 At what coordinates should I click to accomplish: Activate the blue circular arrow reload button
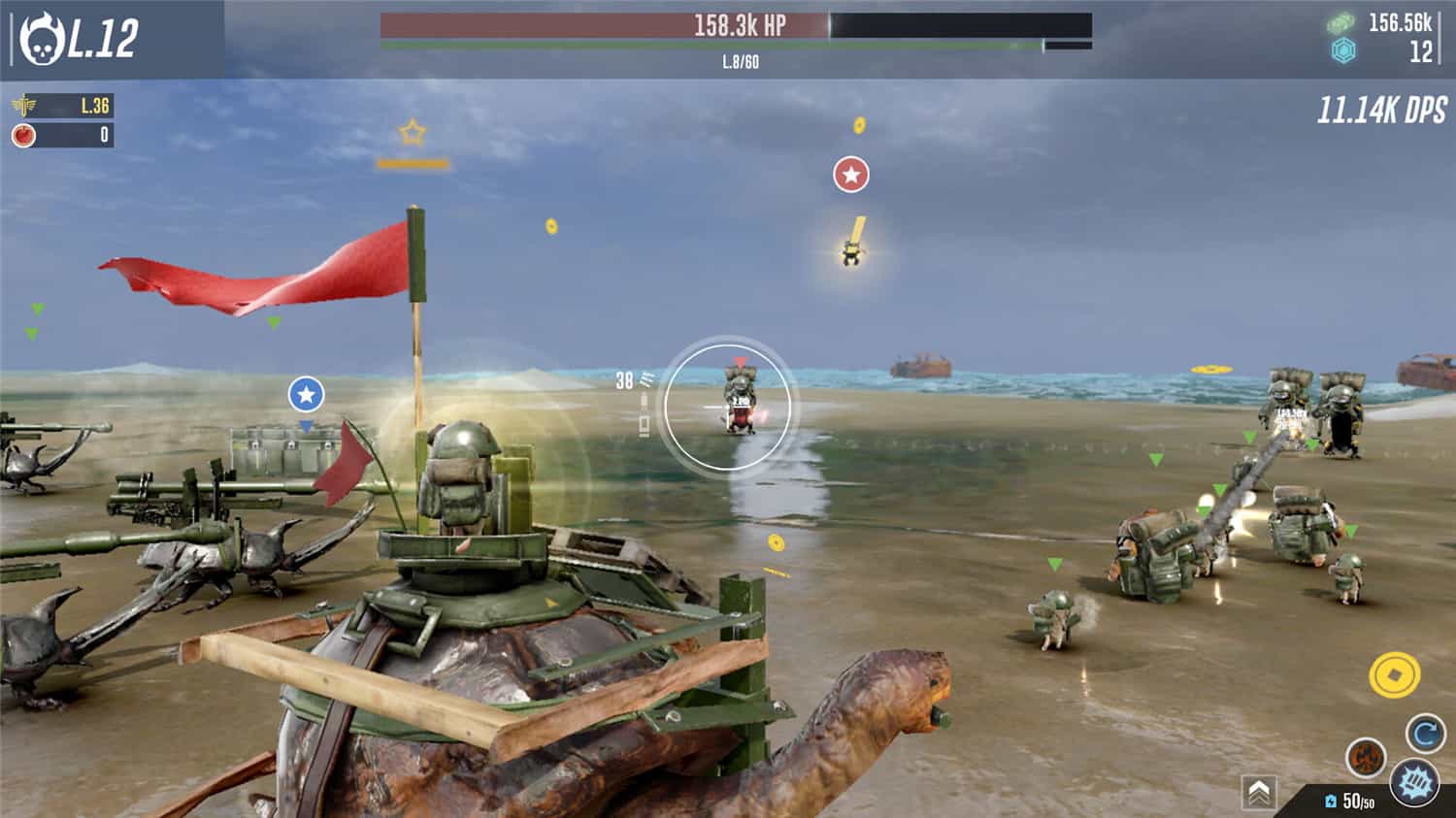click(1425, 734)
